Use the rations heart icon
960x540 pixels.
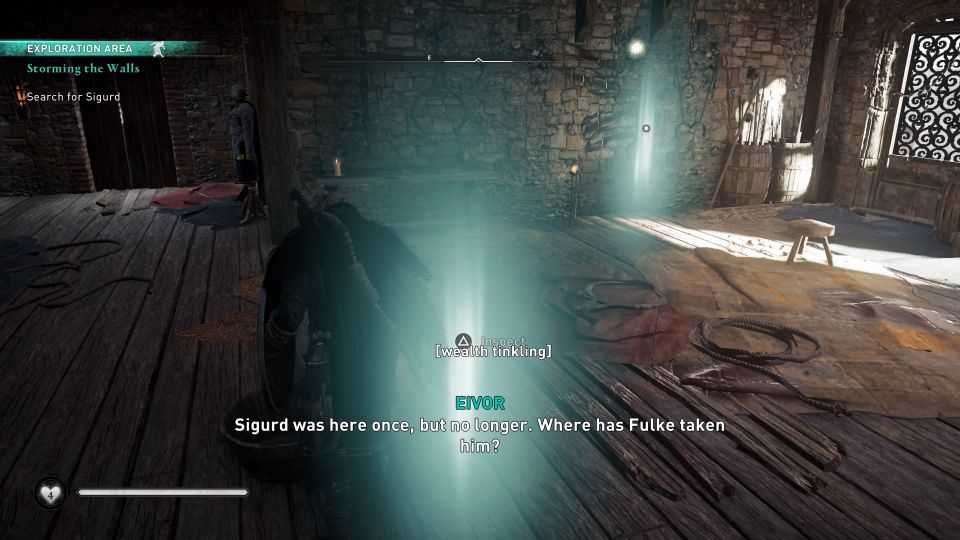[x=50, y=492]
